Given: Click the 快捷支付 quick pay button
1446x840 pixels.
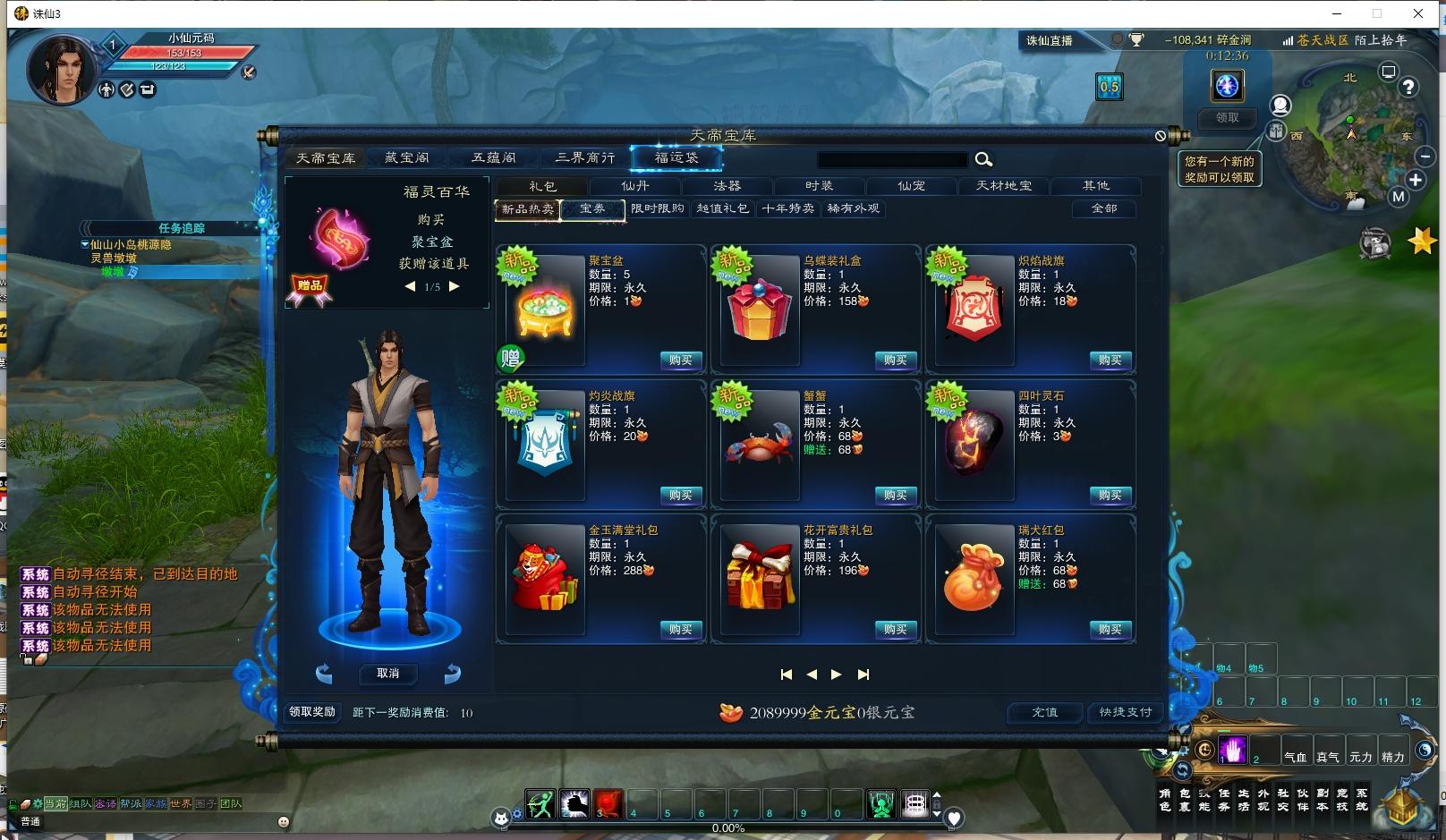Looking at the screenshot, I should click(1125, 713).
